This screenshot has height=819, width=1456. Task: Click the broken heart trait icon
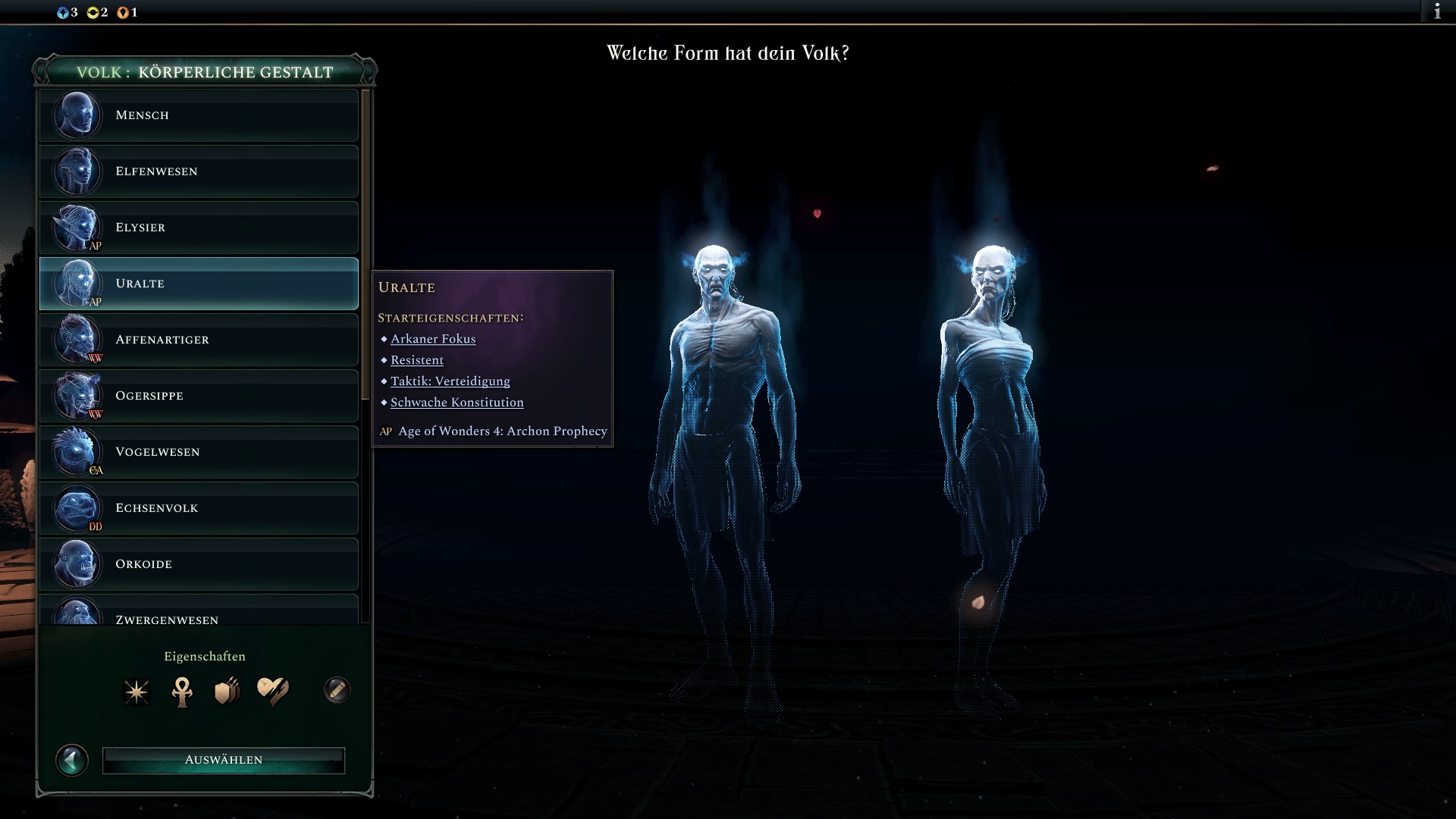[x=272, y=691]
